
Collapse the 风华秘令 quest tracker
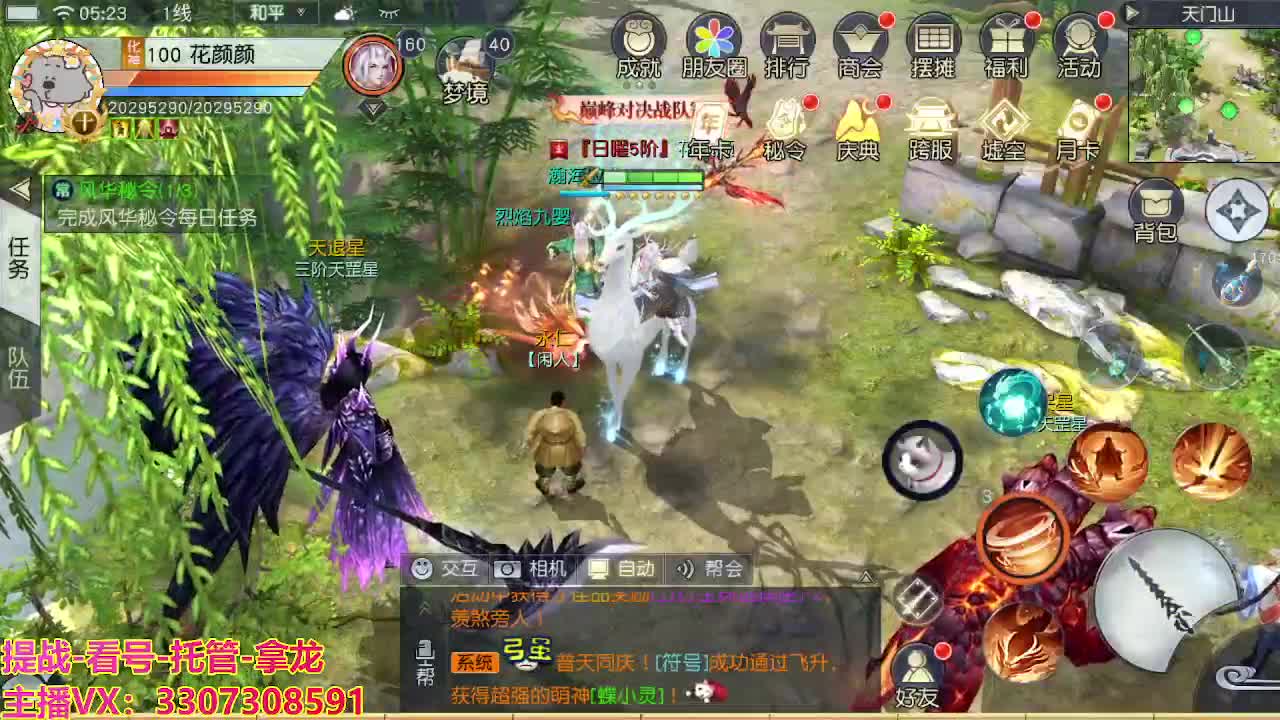(x=20, y=188)
